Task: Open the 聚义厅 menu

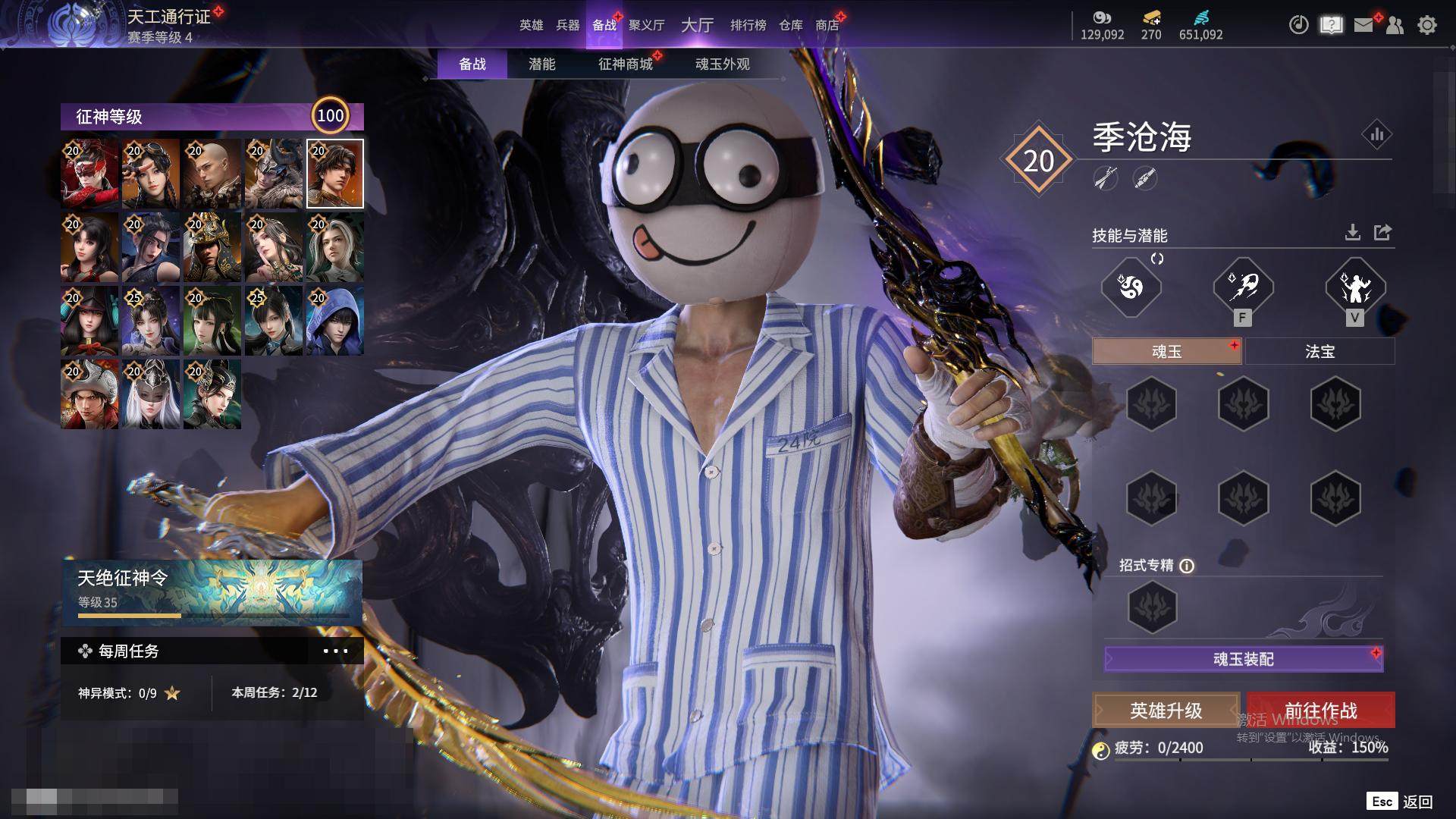Action: (x=646, y=25)
